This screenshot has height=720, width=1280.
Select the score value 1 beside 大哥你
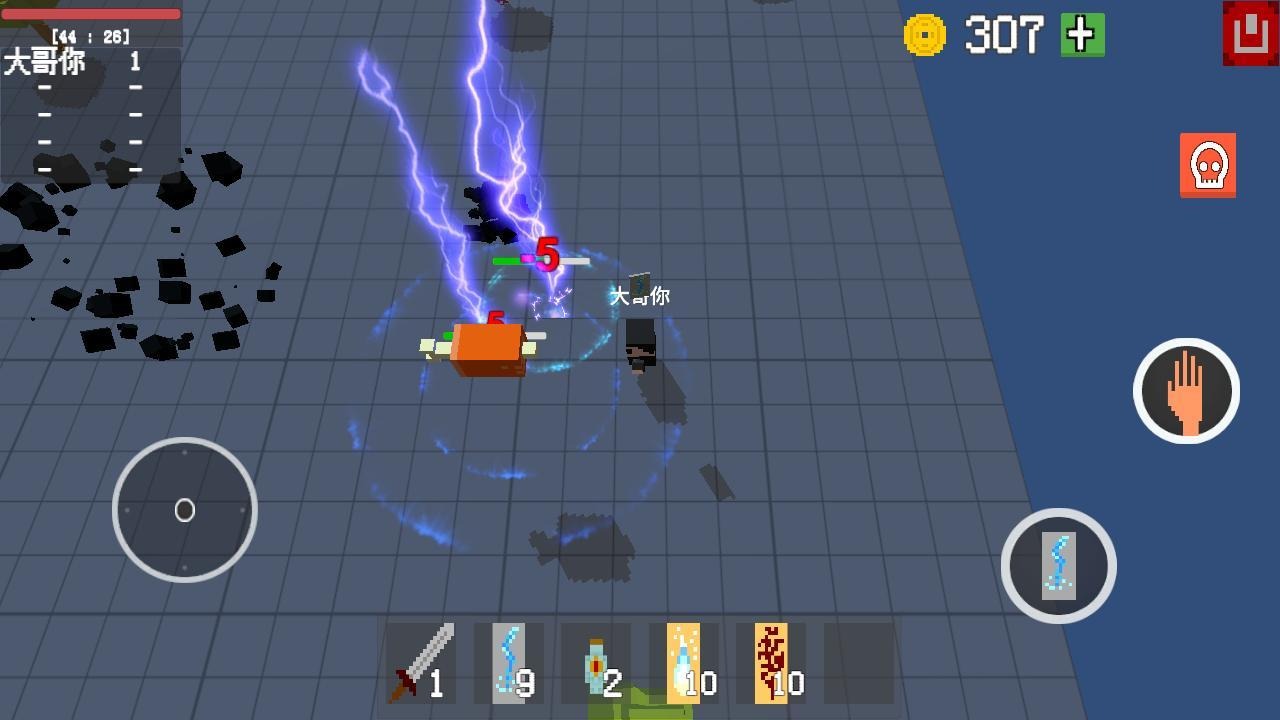(x=133, y=62)
